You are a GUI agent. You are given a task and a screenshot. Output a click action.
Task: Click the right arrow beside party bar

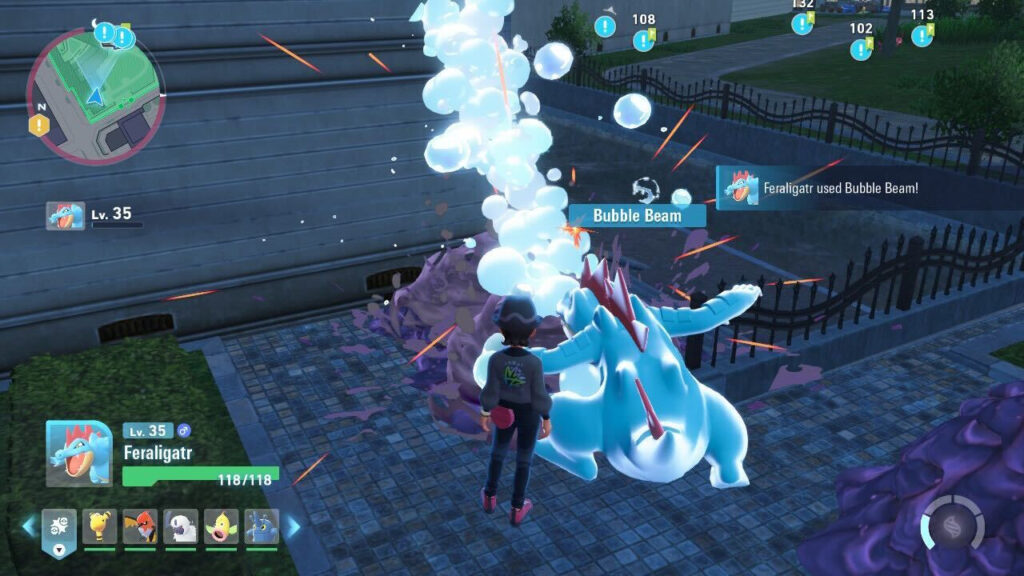[x=294, y=526]
